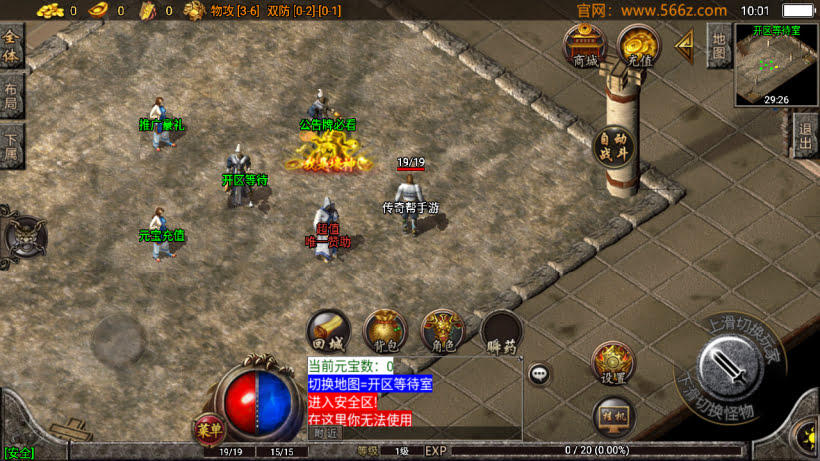Open 设置 settings
This screenshot has width=820, height=461.
click(612, 363)
